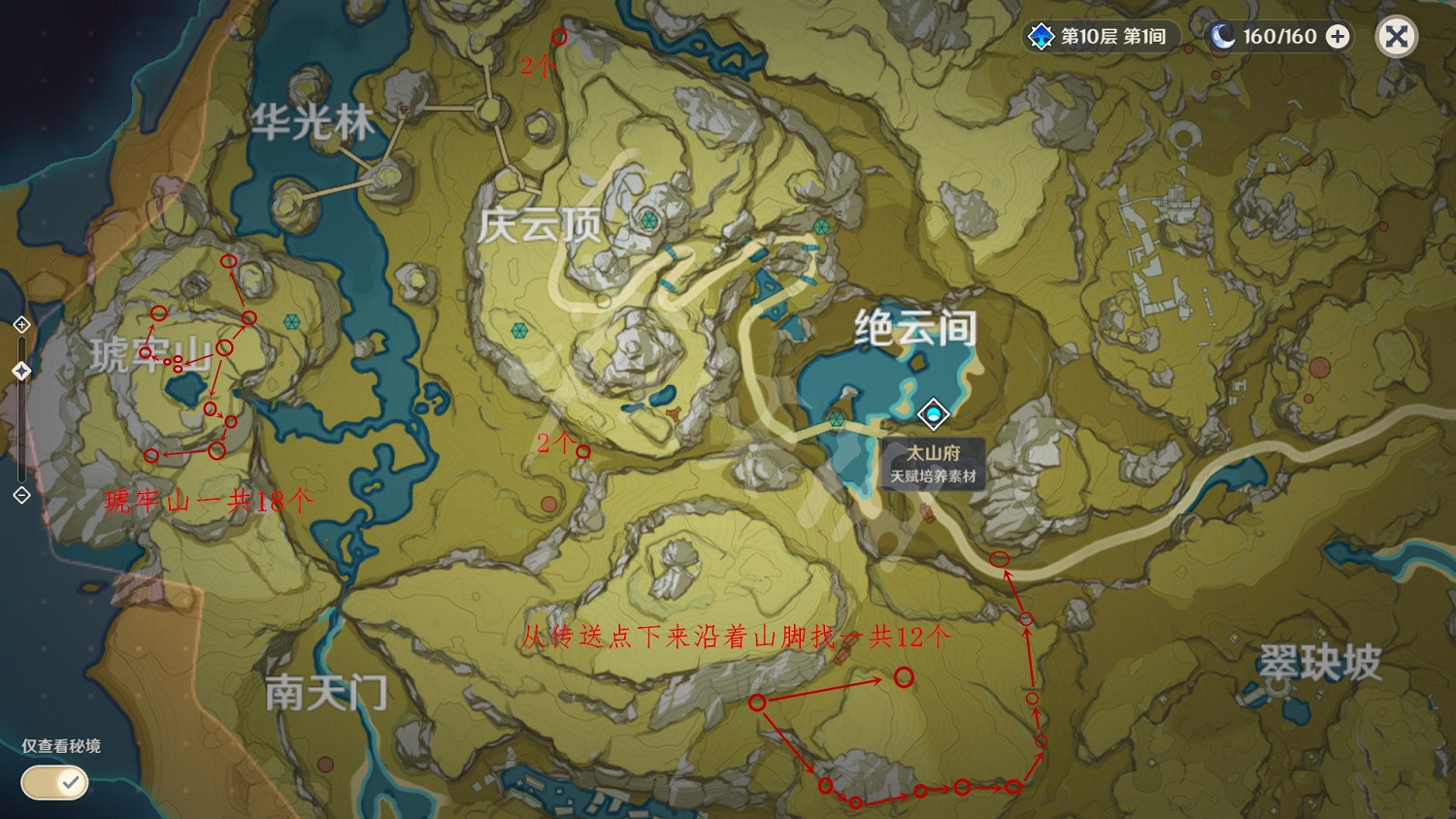This screenshot has height=819, width=1456.
Task: Close the map with the X button
Action: pos(1396,37)
